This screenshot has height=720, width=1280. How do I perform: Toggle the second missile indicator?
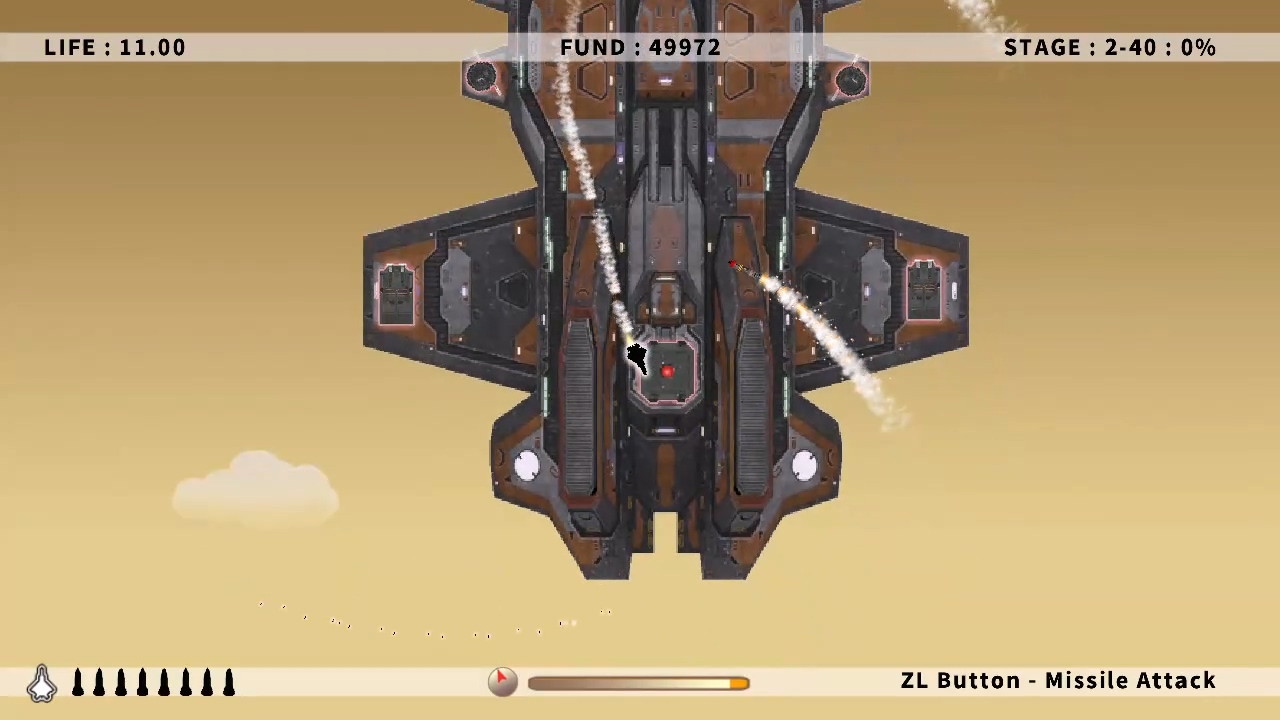(99, 681)
